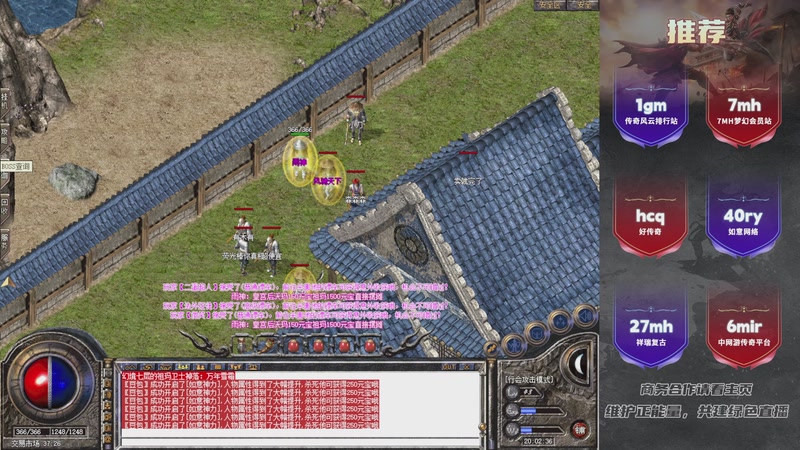Open the BOSS查询 lookup button

tap(16, 166)
